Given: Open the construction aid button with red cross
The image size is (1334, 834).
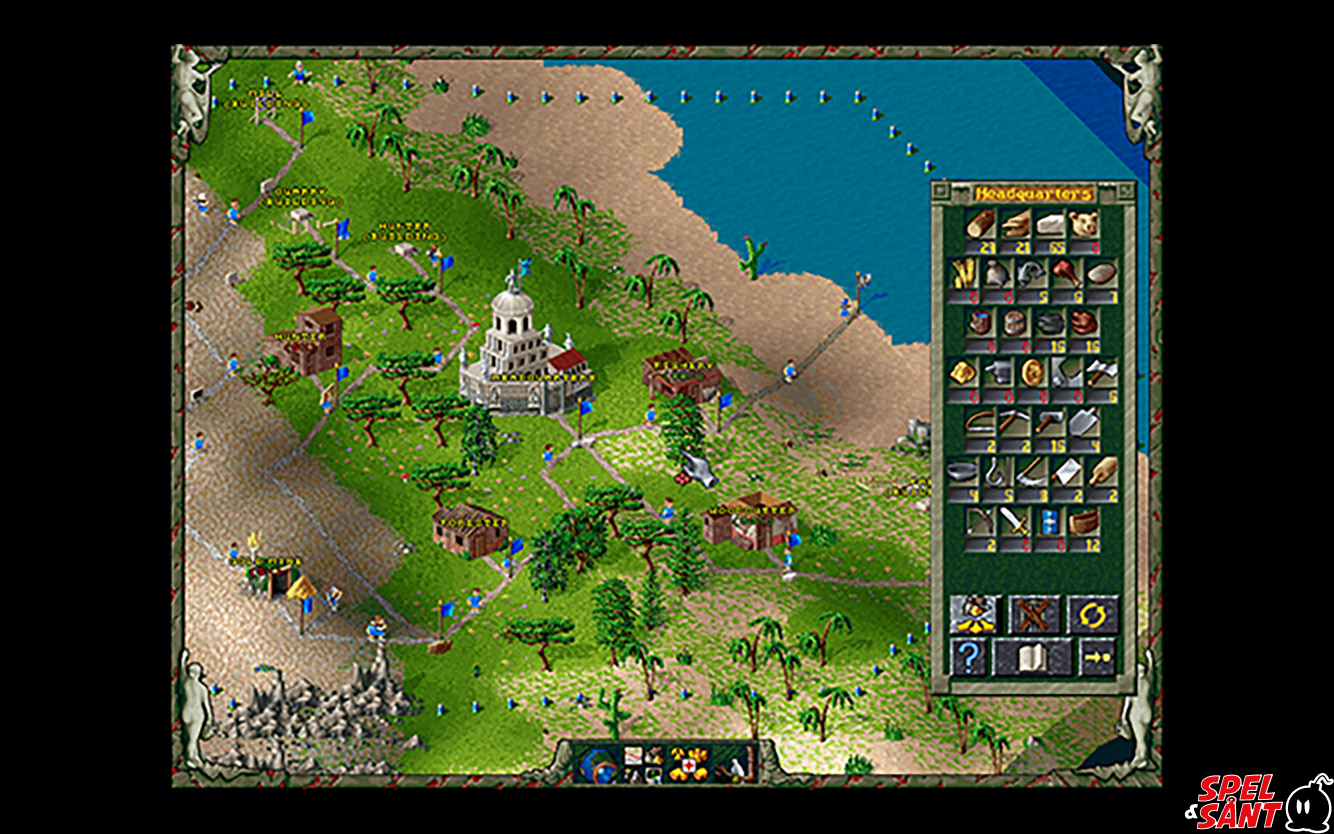Looking at the screenshot, I should (688, 765).
